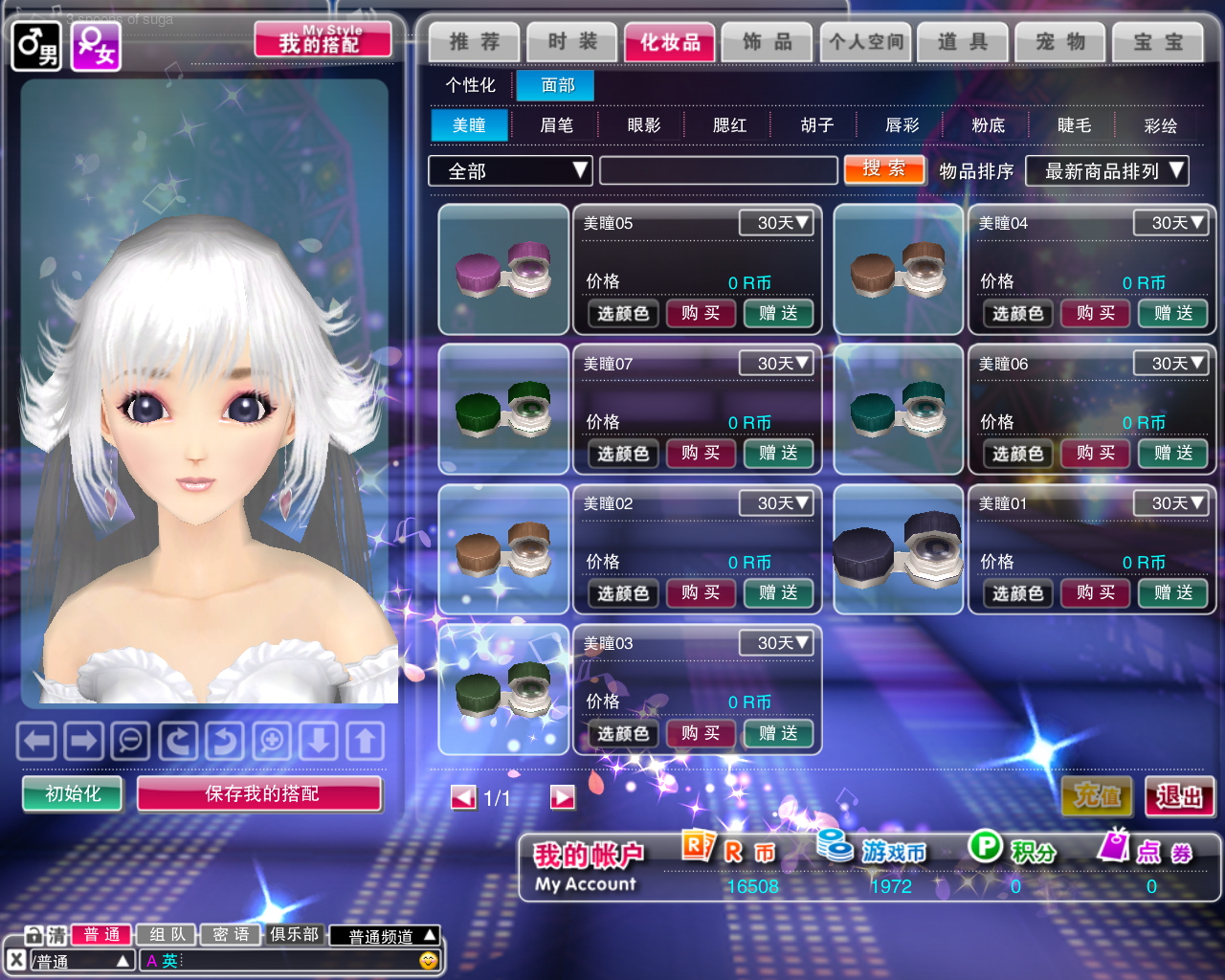Gift the 美瞳07 lenses
The width and height of the screenshot is (1225, 980).
click(778, 453)
